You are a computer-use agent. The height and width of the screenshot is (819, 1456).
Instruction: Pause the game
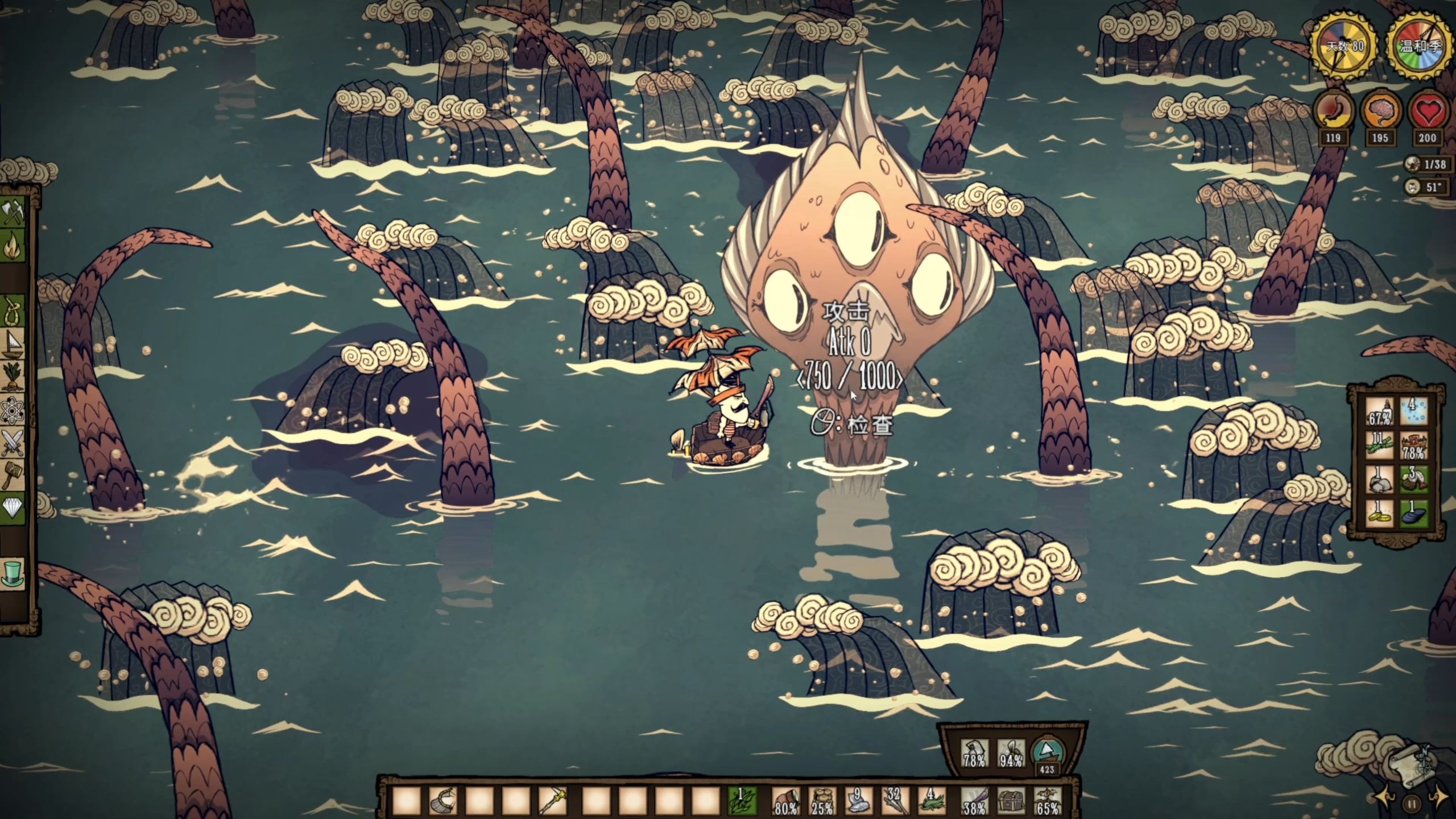1412,804
